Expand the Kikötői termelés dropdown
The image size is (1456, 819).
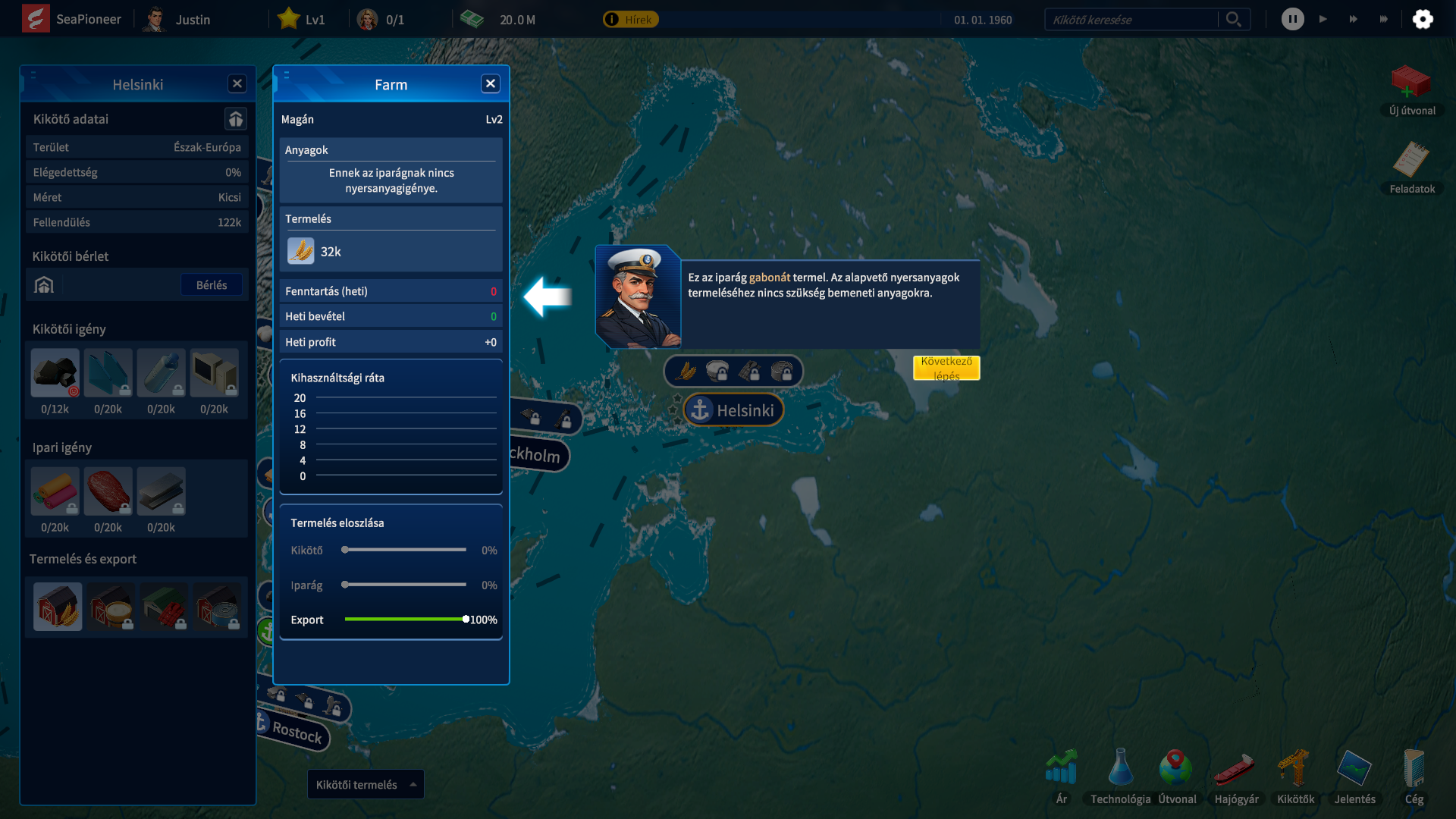[366, 785]
